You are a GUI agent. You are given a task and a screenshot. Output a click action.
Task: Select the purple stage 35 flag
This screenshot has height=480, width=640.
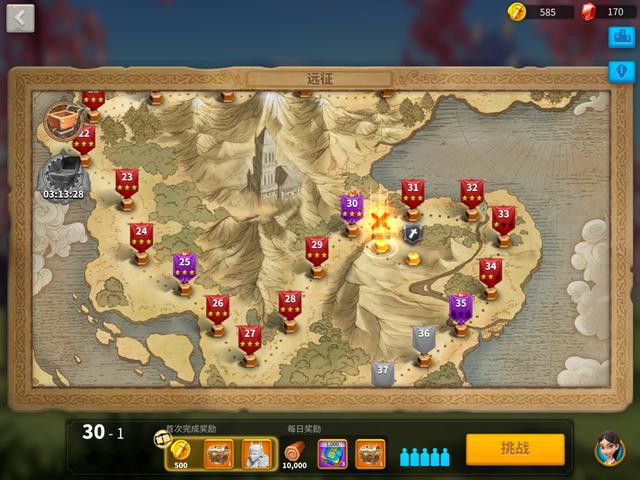460,307
